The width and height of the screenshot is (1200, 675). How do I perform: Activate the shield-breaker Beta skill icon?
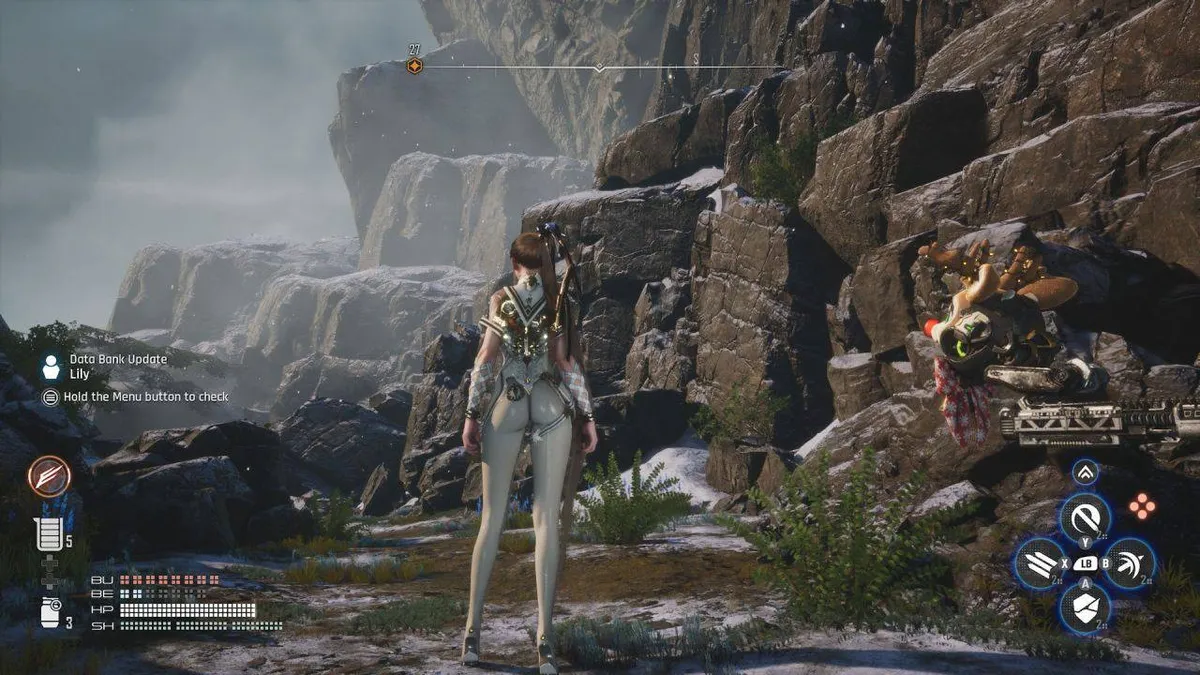tap(1085, 607)
